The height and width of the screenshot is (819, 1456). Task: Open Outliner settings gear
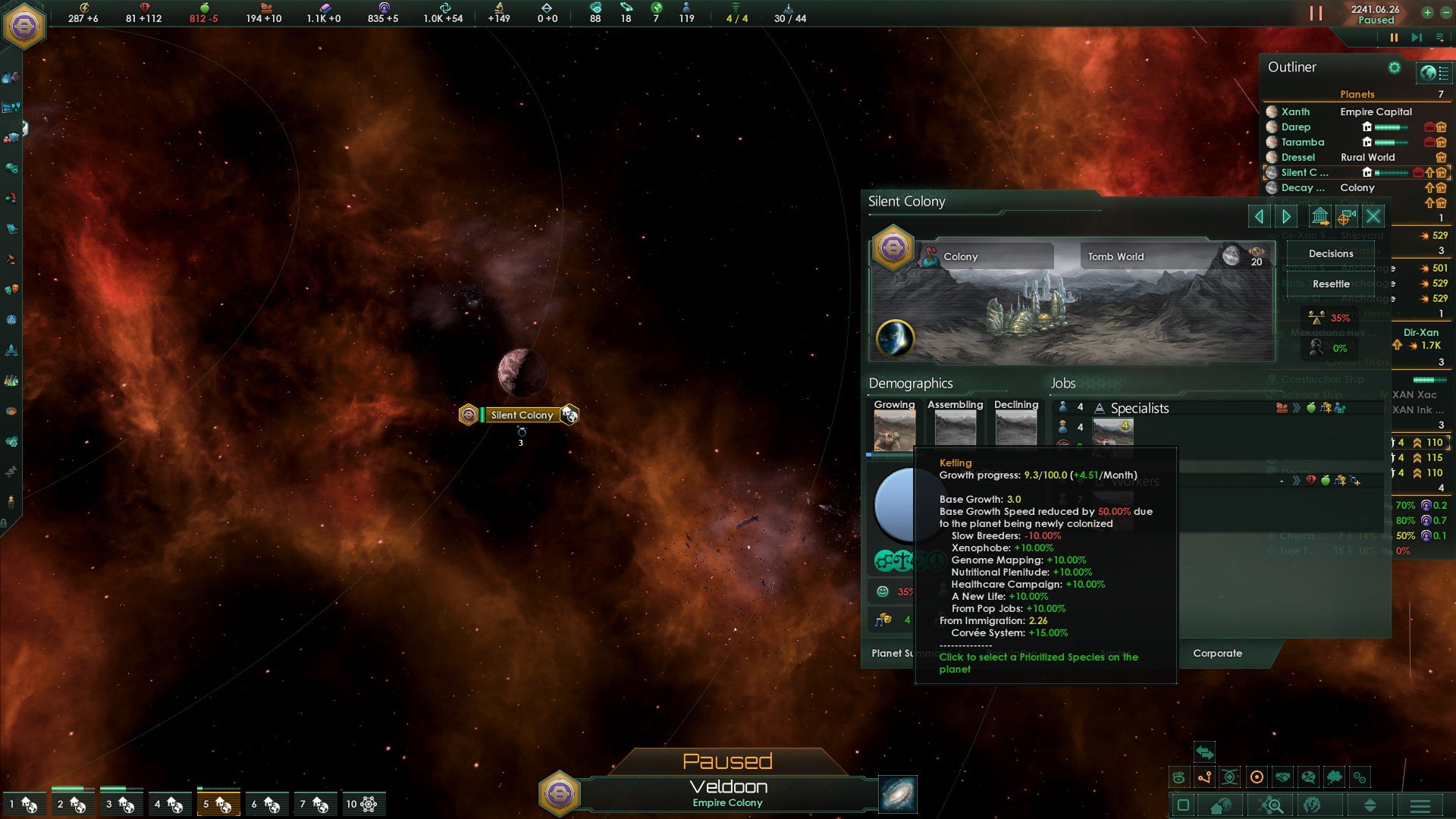(x=1394, y=67)
